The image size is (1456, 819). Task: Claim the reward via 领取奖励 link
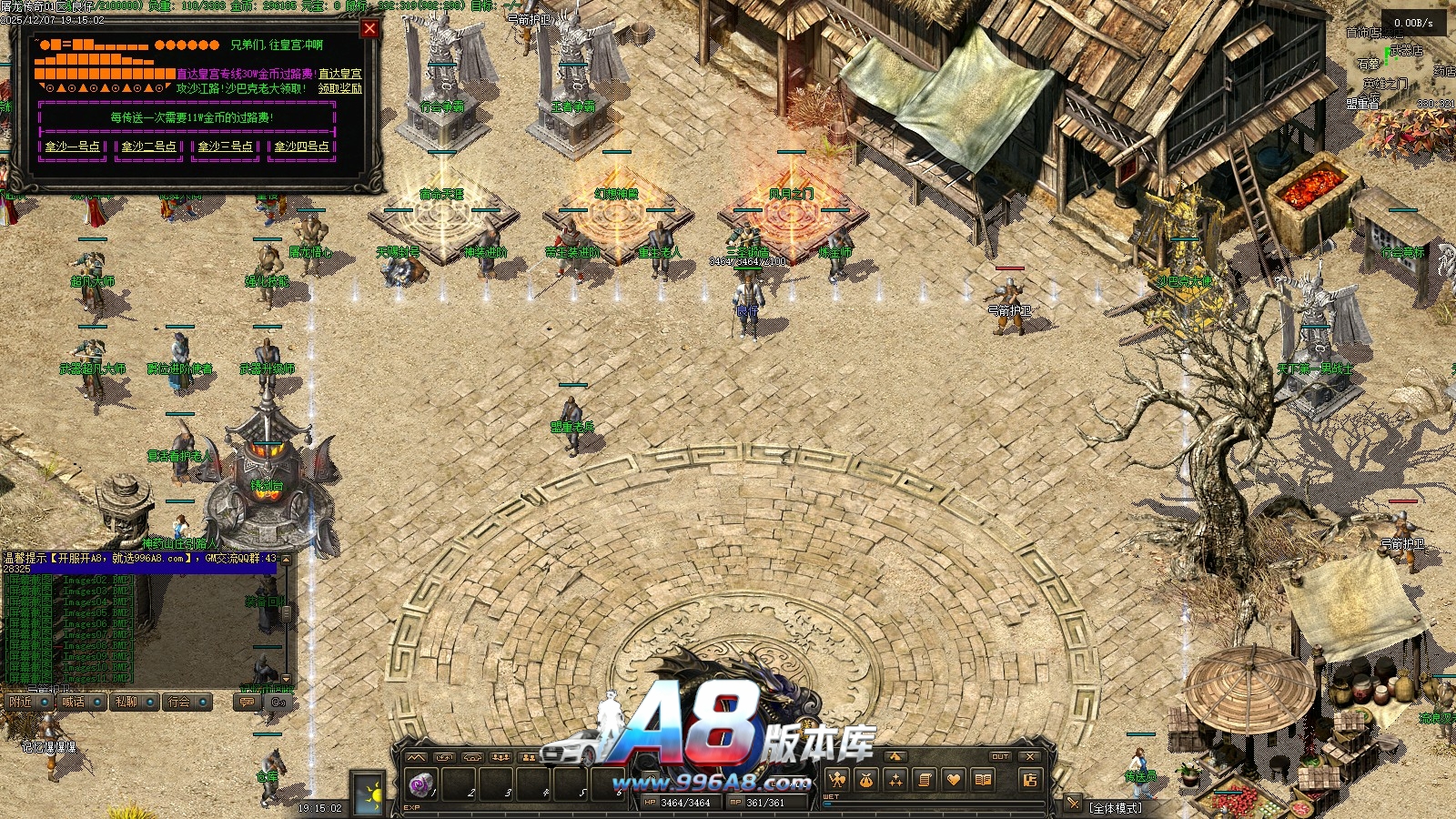click(339, 88)
